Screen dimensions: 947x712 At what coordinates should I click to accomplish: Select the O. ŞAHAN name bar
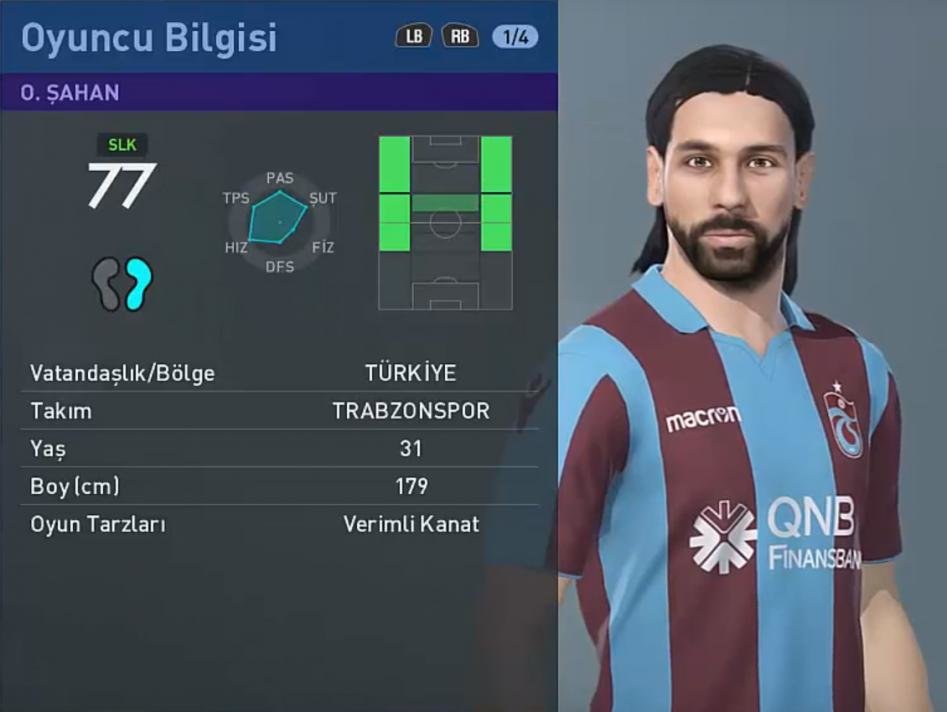279,92
